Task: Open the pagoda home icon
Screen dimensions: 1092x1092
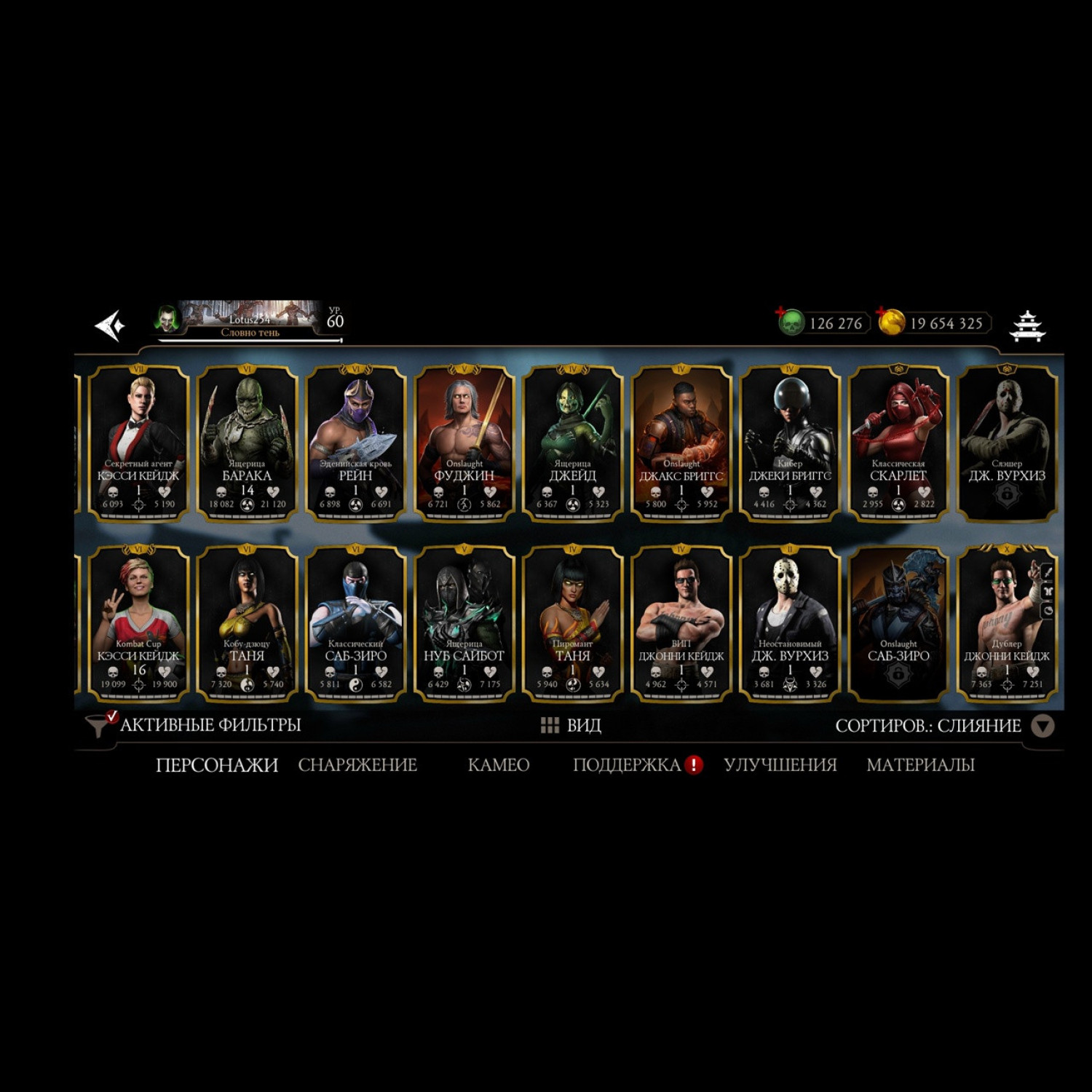Action: (1026, 325)
